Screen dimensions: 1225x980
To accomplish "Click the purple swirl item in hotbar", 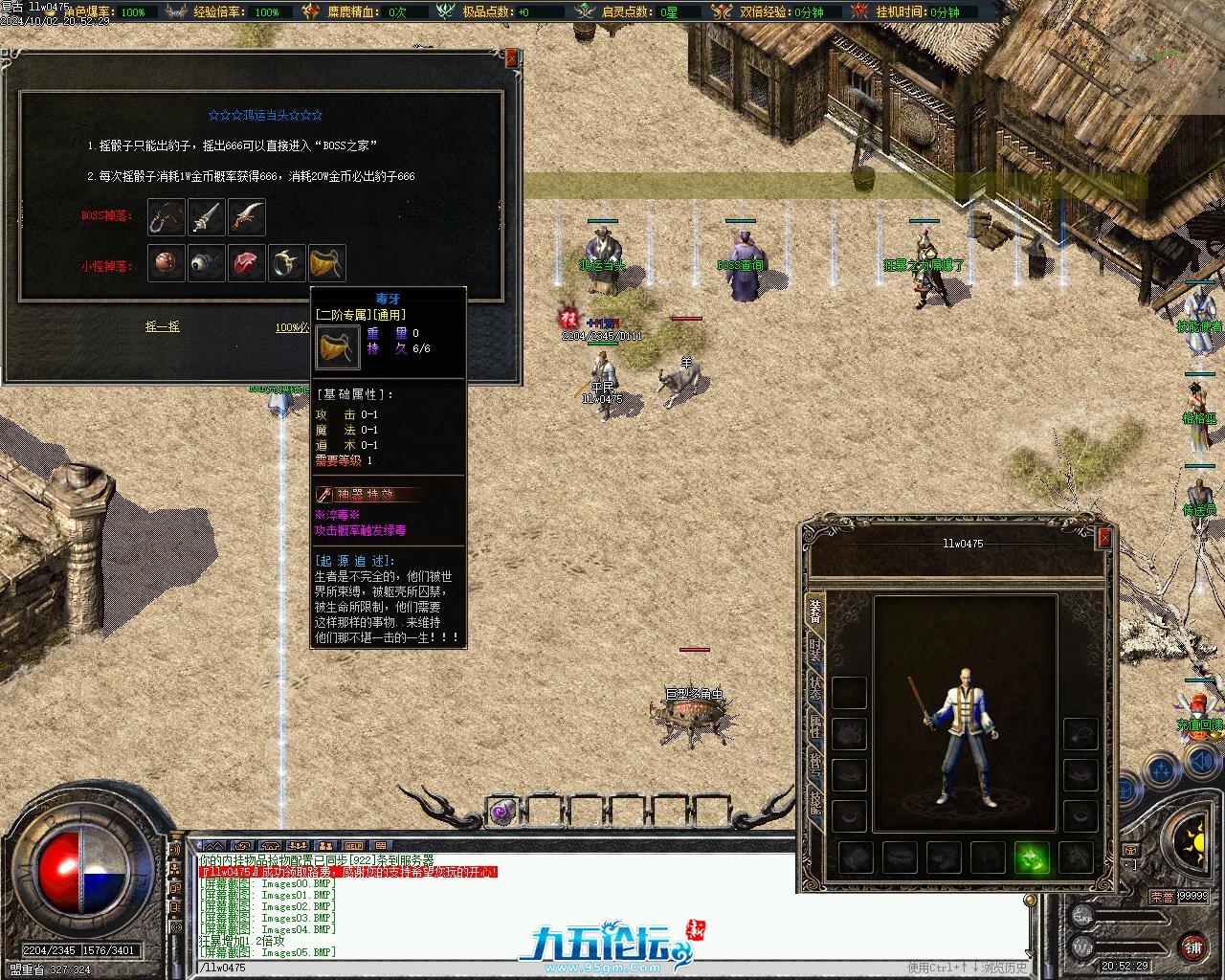I will (x=501, y=813).
